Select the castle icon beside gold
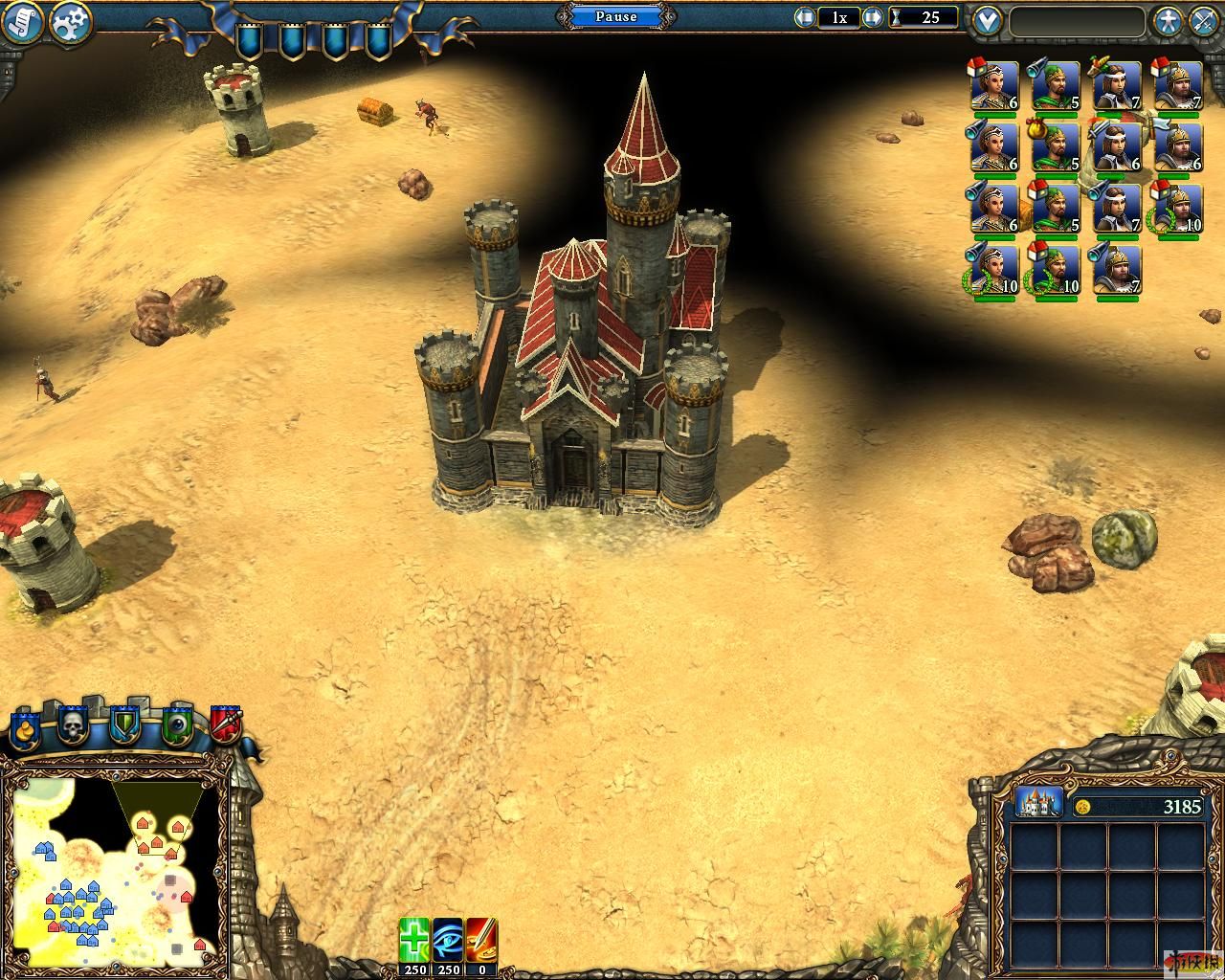 point(1038,802)
